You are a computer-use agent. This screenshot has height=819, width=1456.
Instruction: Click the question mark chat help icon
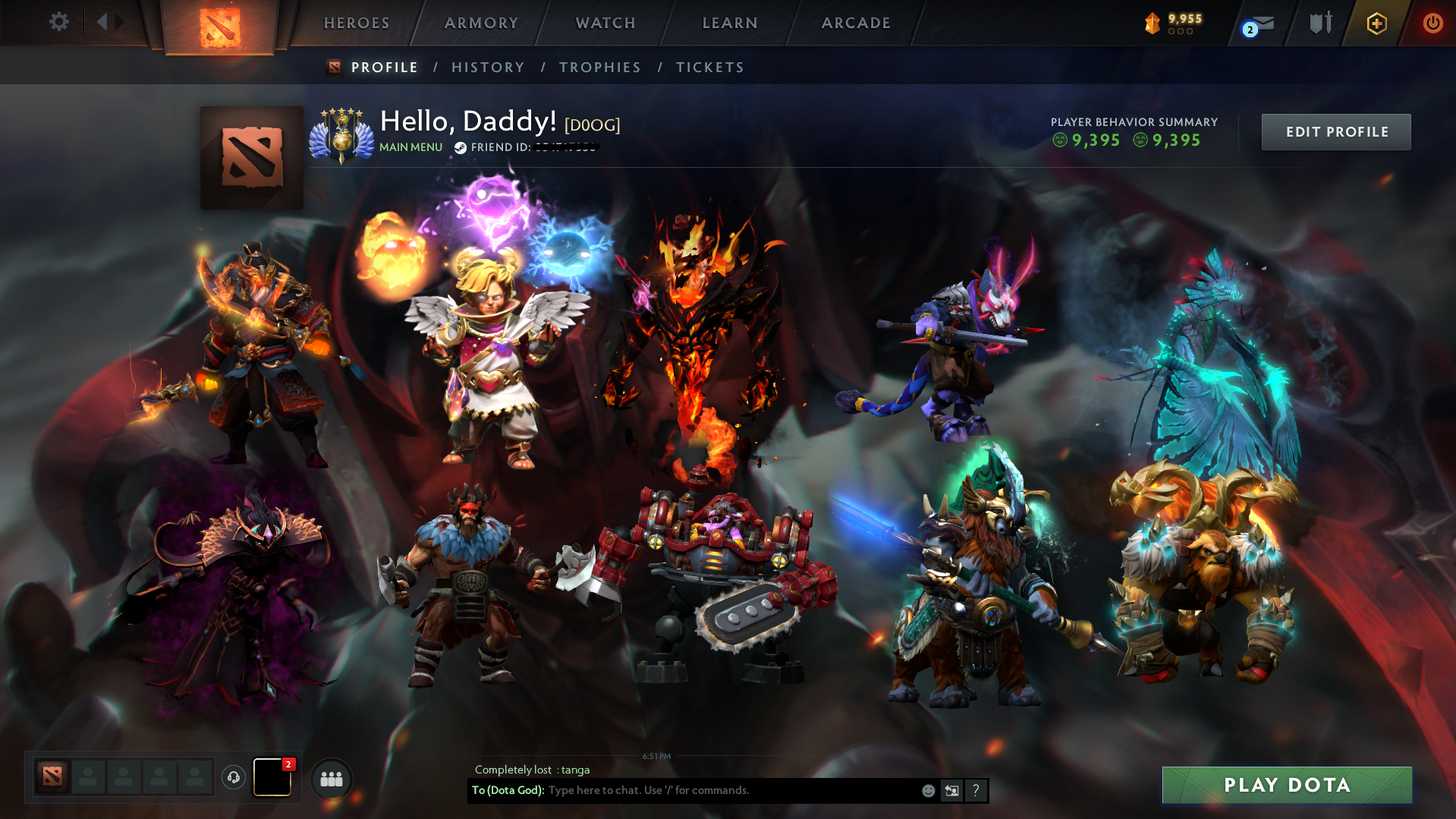click(976, 790)
